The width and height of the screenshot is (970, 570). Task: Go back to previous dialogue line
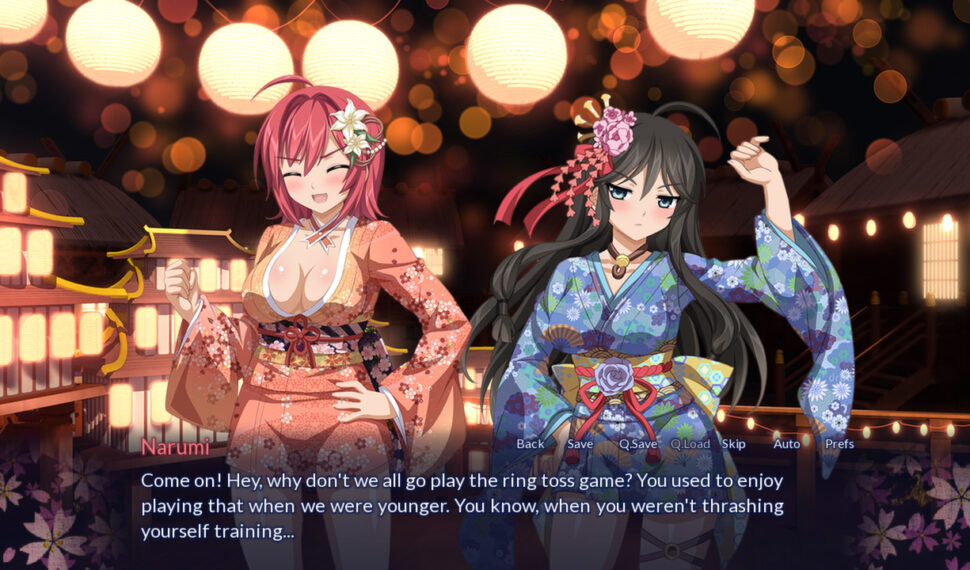coord(530,444)
